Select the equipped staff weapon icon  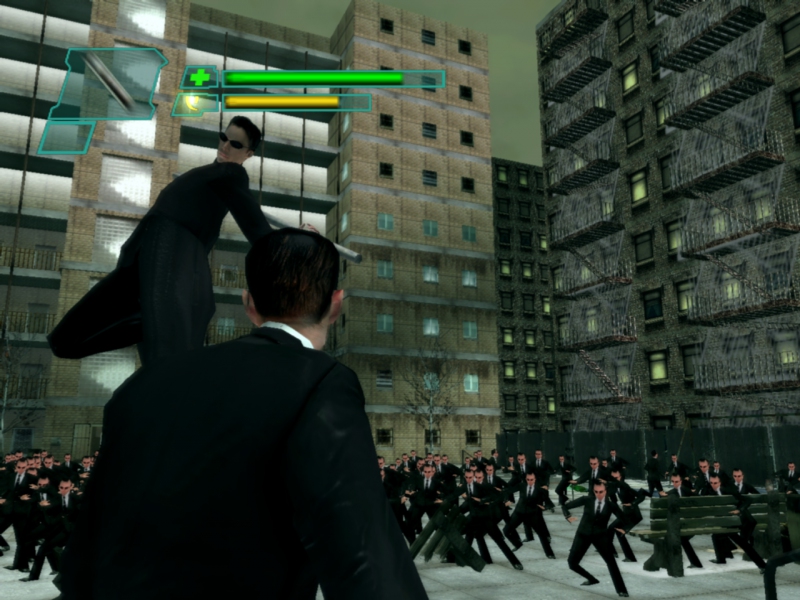(x=110, y=81)
